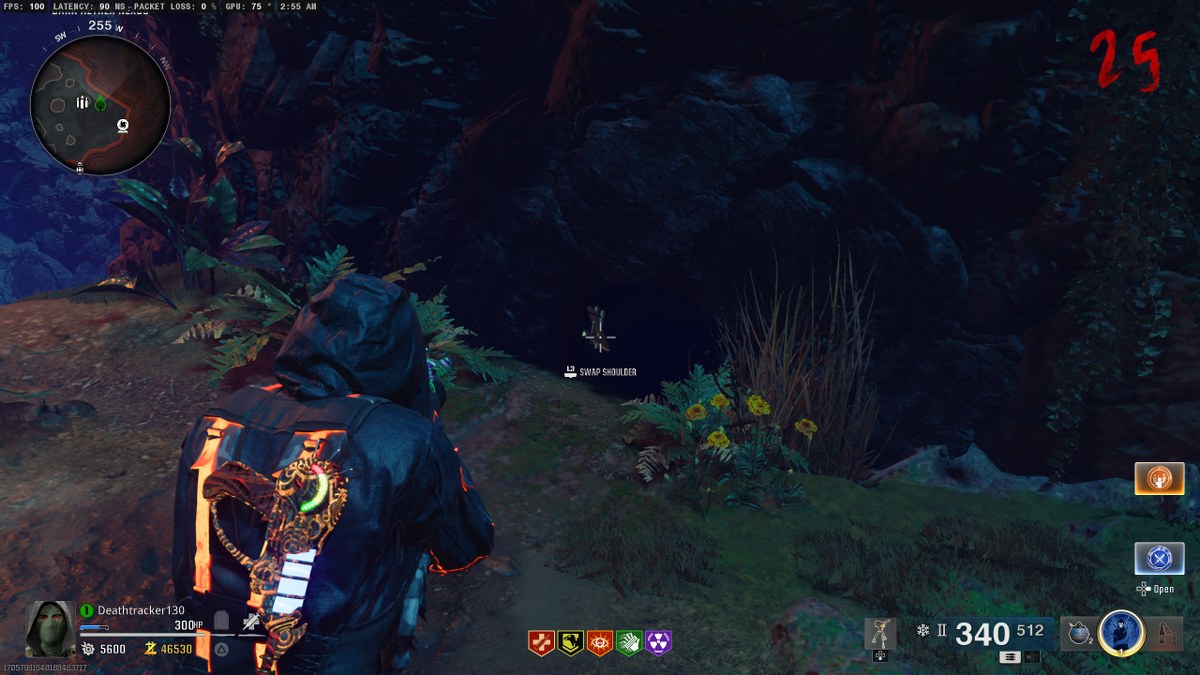The image size is (1200, 675).
Task: Select the snowflake ammo mod icon
Action: point(923,631)
